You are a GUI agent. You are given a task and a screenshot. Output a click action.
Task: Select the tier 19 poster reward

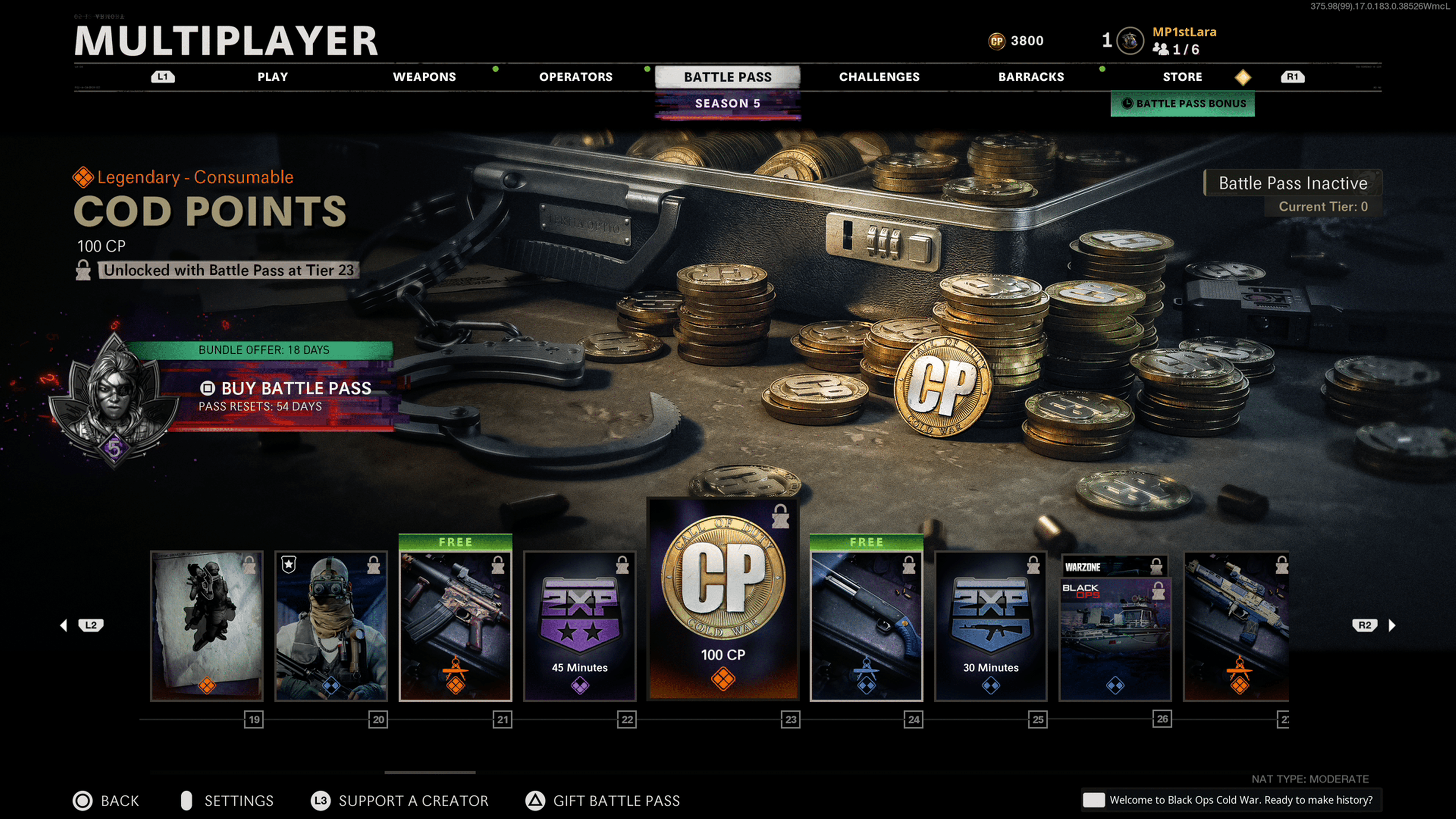[x=207, y=626]
